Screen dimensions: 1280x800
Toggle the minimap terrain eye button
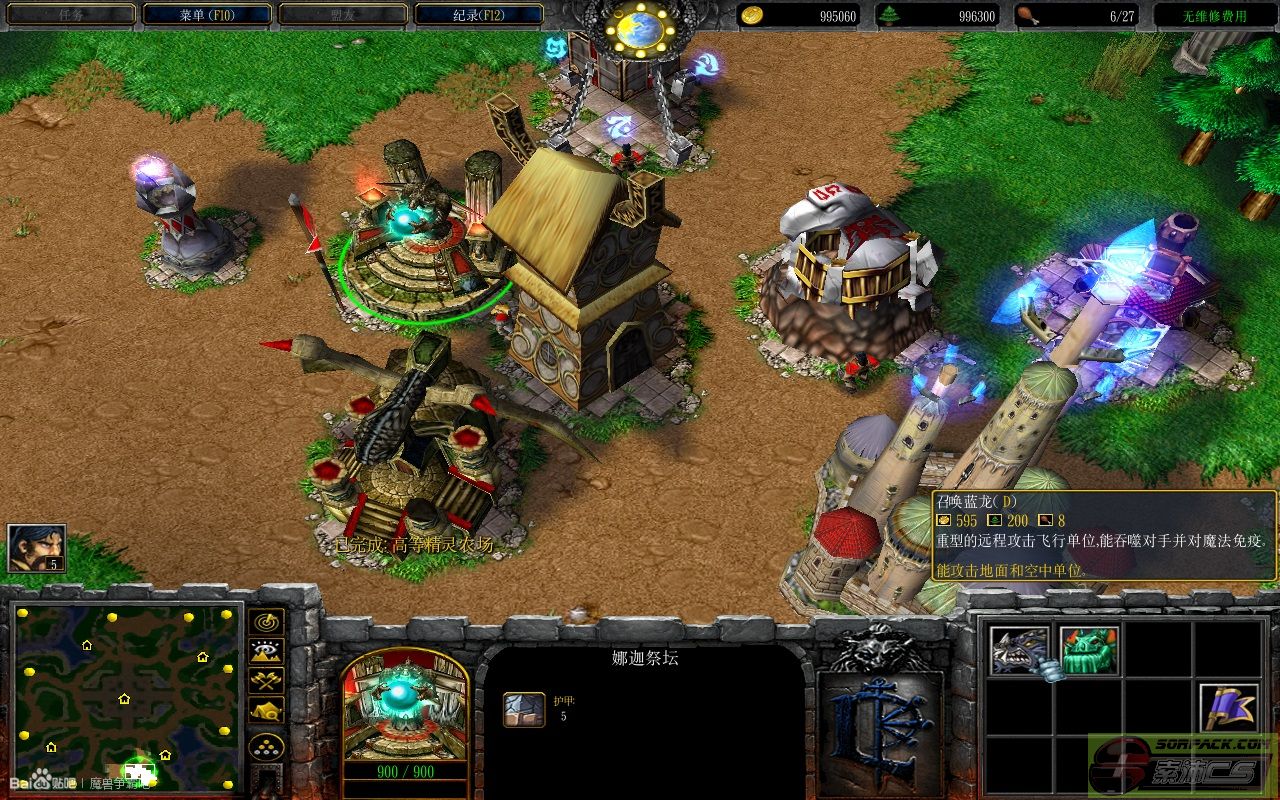tap(267, 651)
